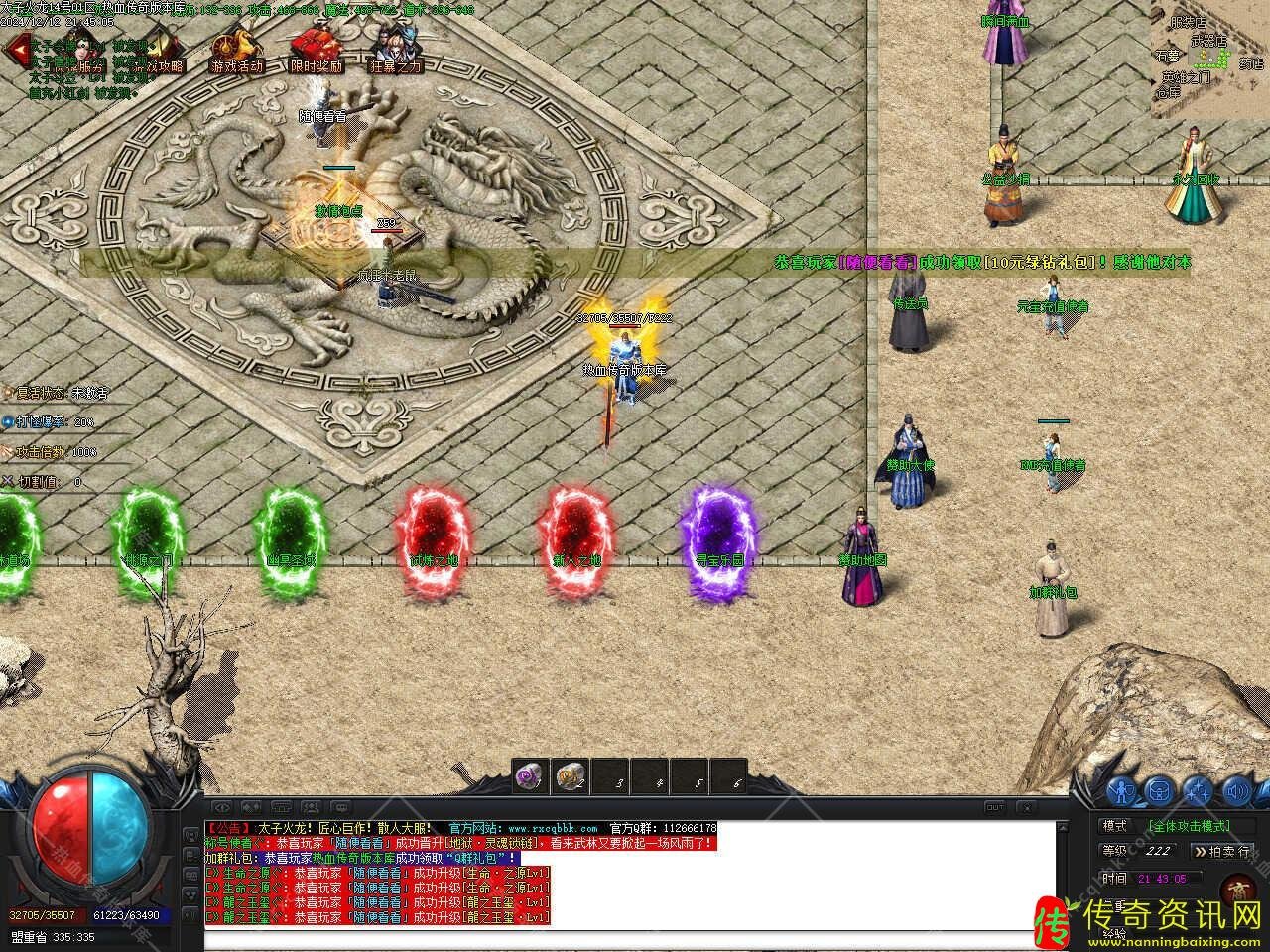Click the X button above the chat
Screen dimensions: 1270x952
pyautogui.click(x=1026, y=807)
